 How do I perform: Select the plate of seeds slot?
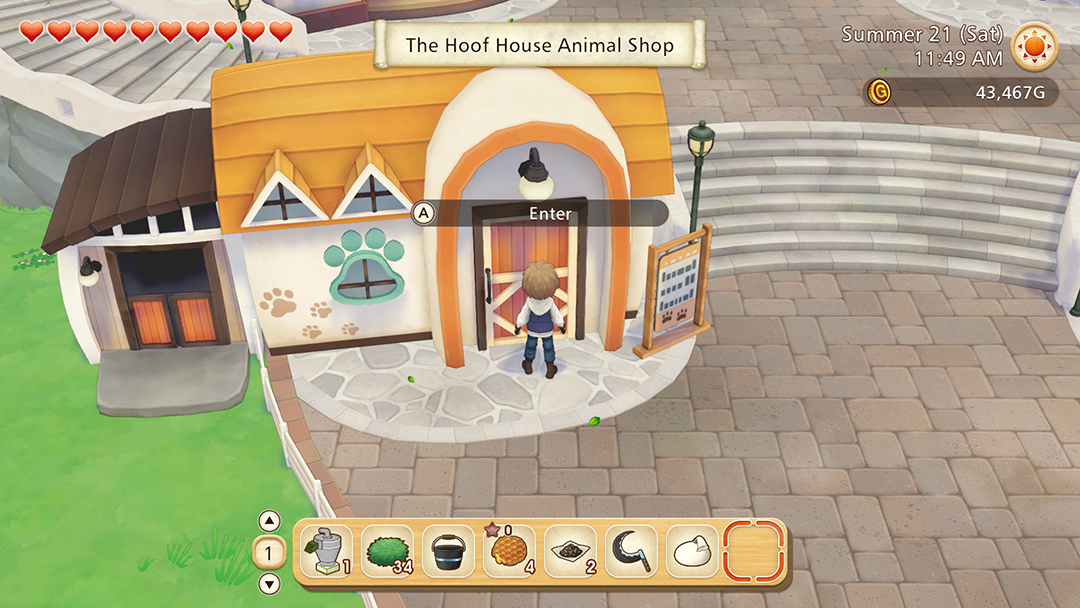(x=570, y=551)
